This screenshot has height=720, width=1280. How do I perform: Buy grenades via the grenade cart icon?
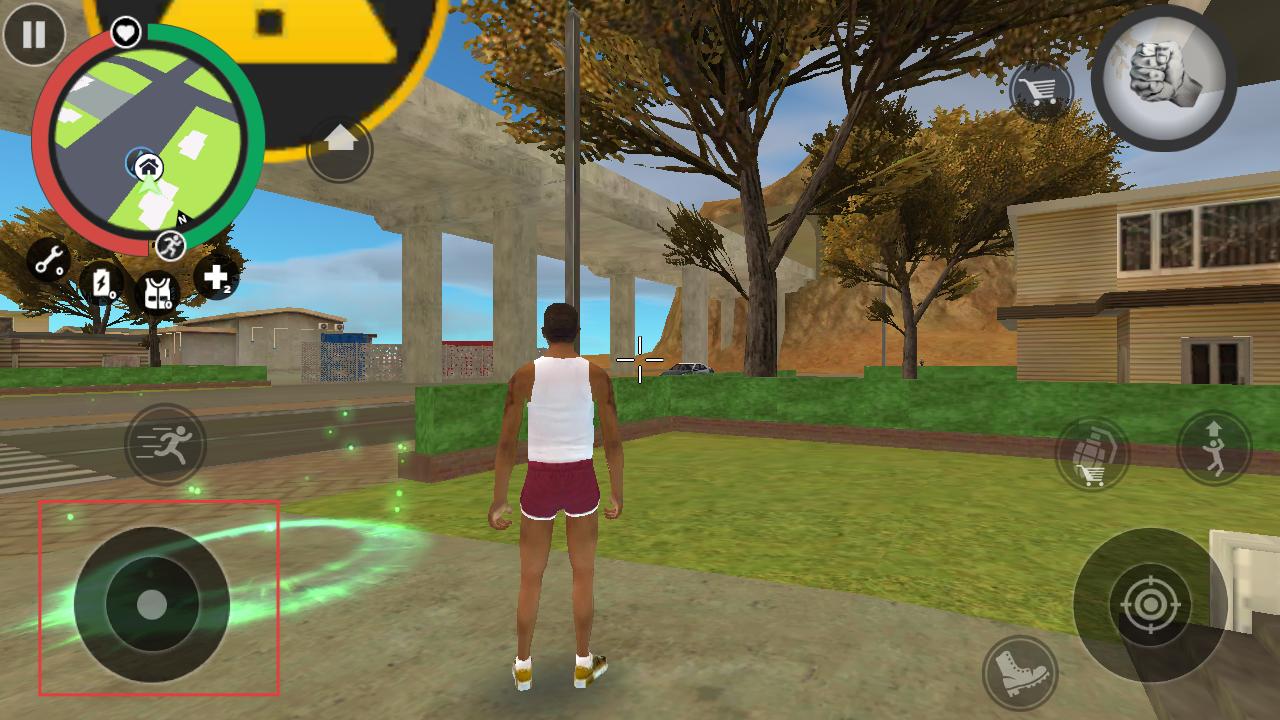click(x=1092, y=455)
